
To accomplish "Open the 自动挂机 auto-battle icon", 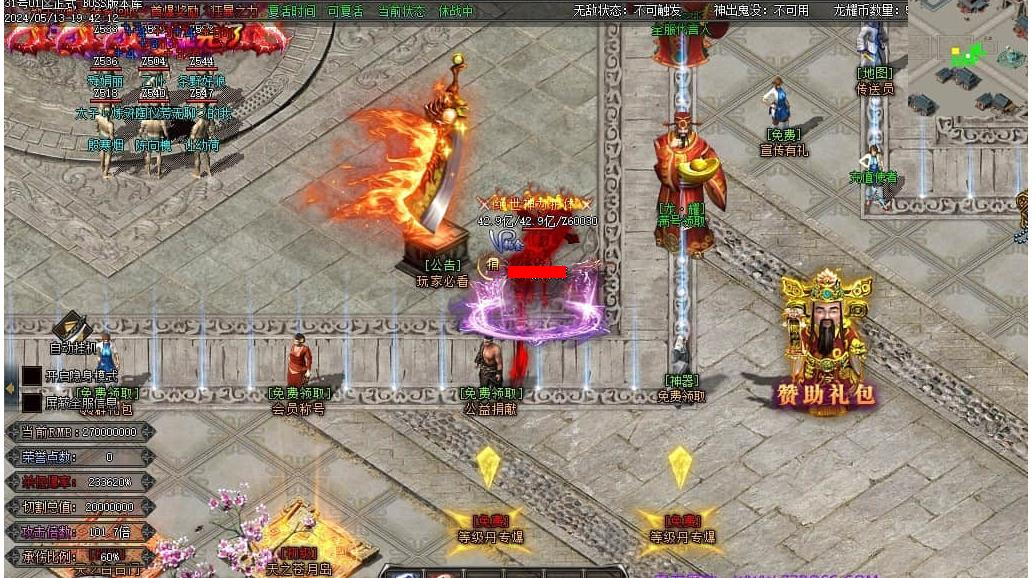I will [72, 329].
